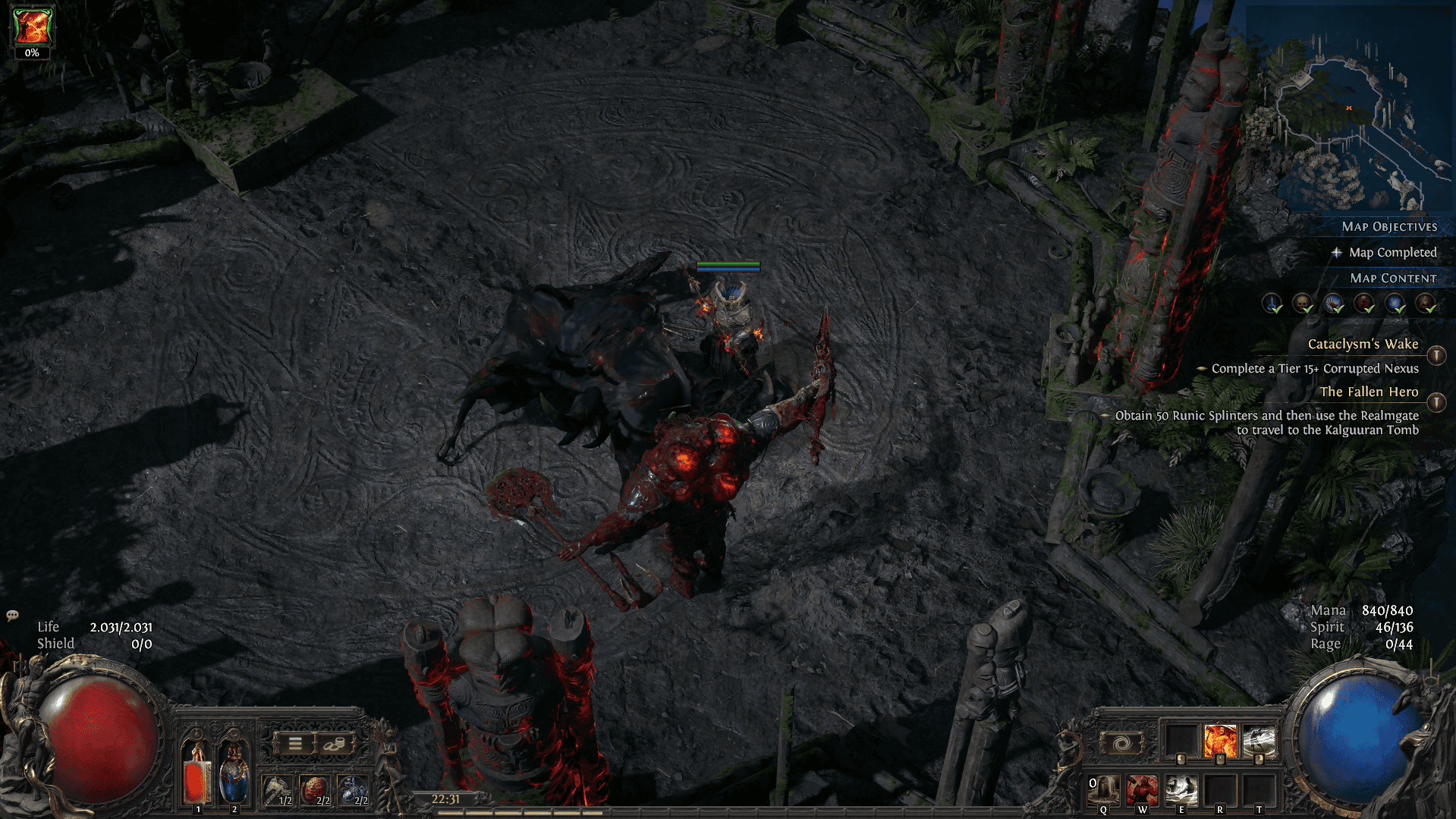Click the 0% waystone progress indicator
1456x819 pixels.
31,54
